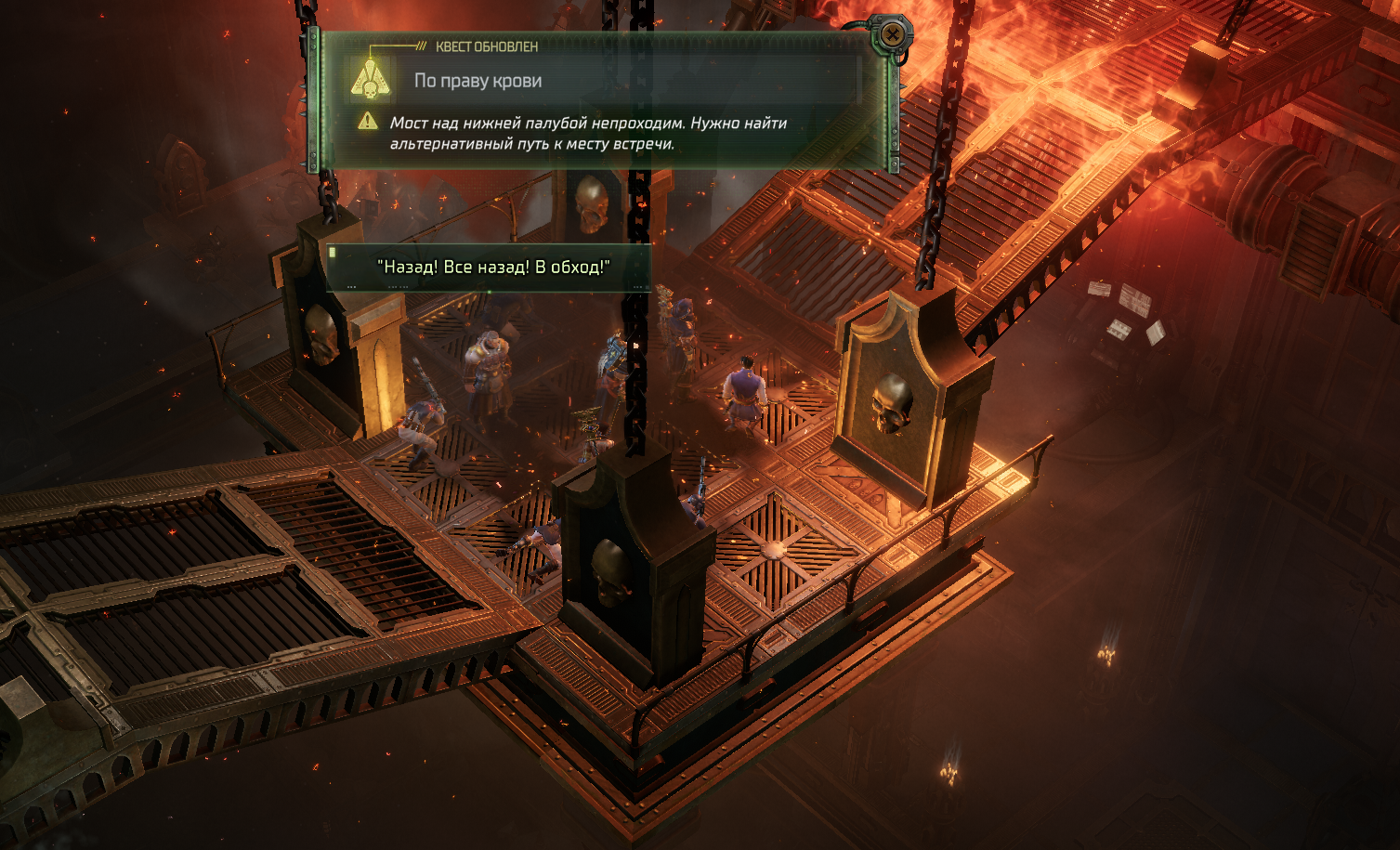This screenshot has width=1400, height=850.
Task: Close the quest updated notification
Action: click(x=892, y=34)
